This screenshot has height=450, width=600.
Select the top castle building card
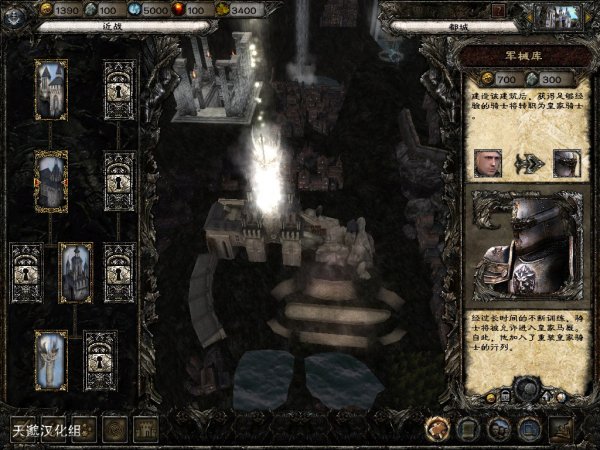pos(51,86)
